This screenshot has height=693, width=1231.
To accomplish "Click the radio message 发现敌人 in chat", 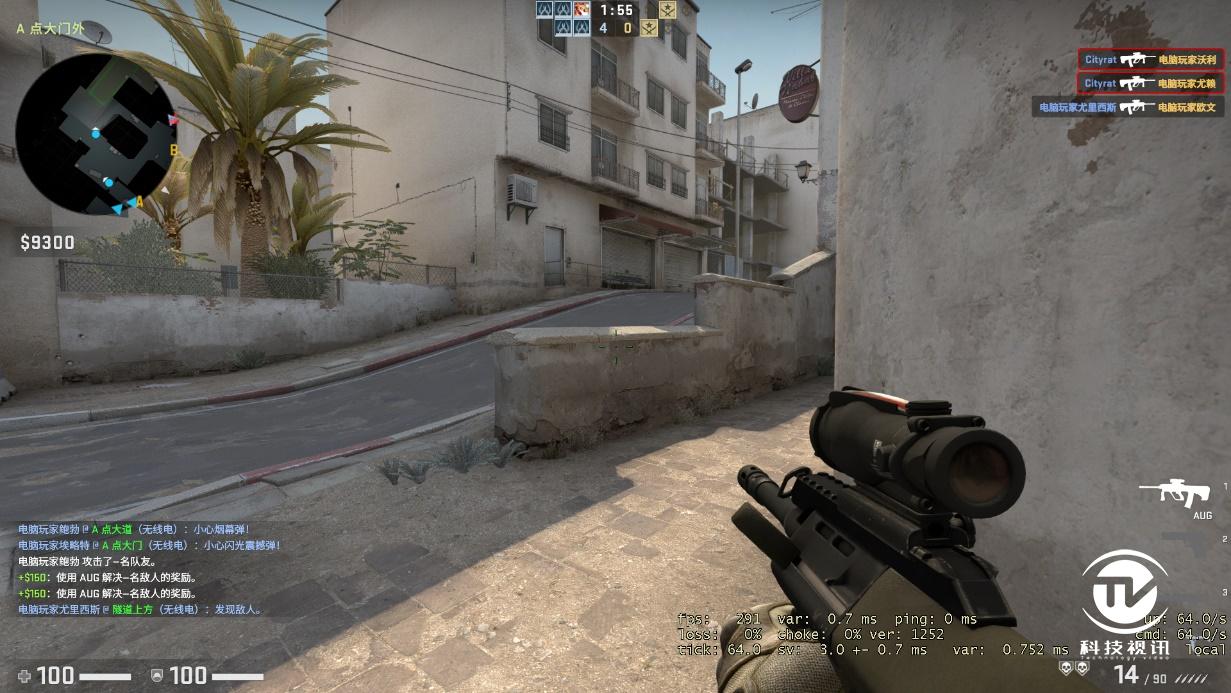I will 140,609.
